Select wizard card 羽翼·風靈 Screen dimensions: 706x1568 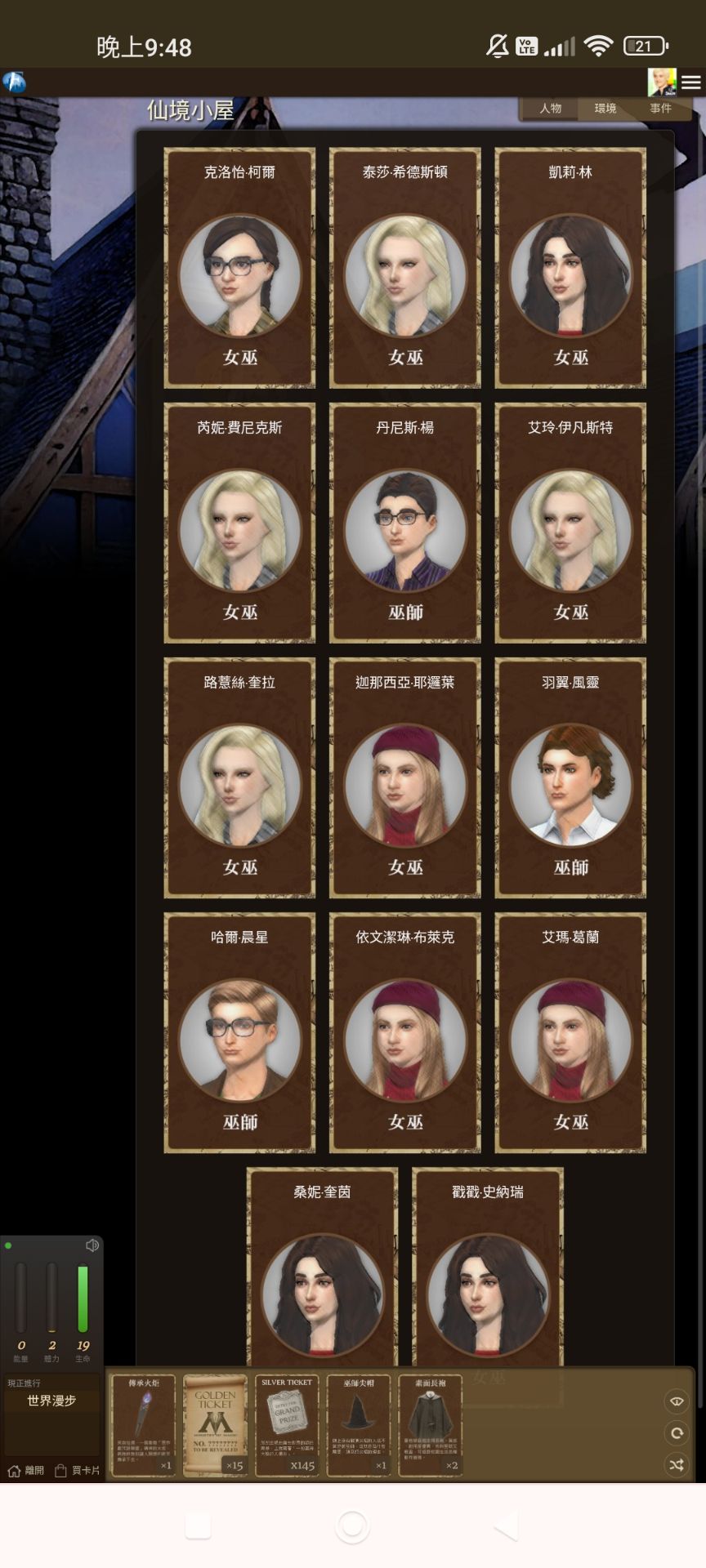click(570, 777)
